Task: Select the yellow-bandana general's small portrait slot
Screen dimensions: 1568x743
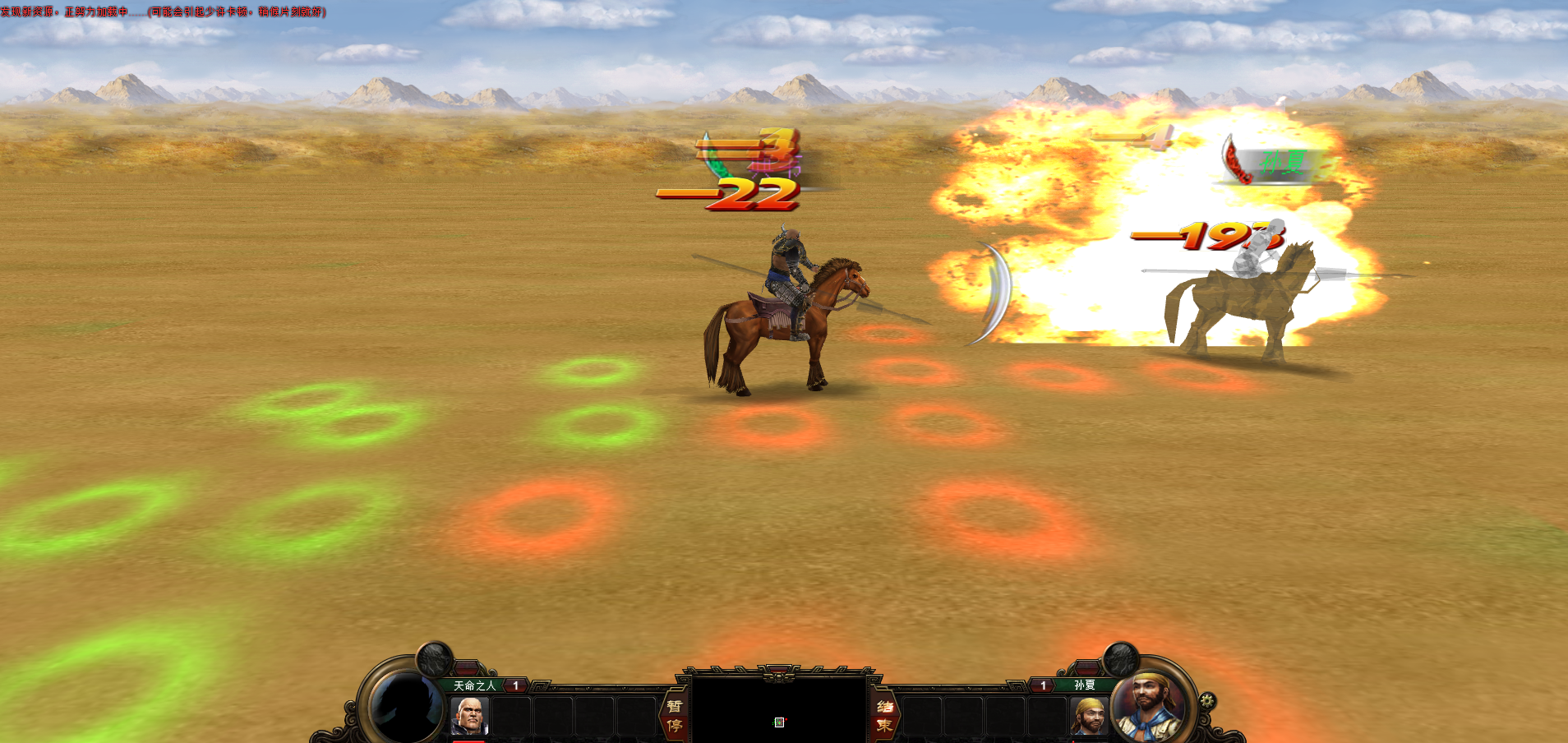Action: tap(1088, 715)
